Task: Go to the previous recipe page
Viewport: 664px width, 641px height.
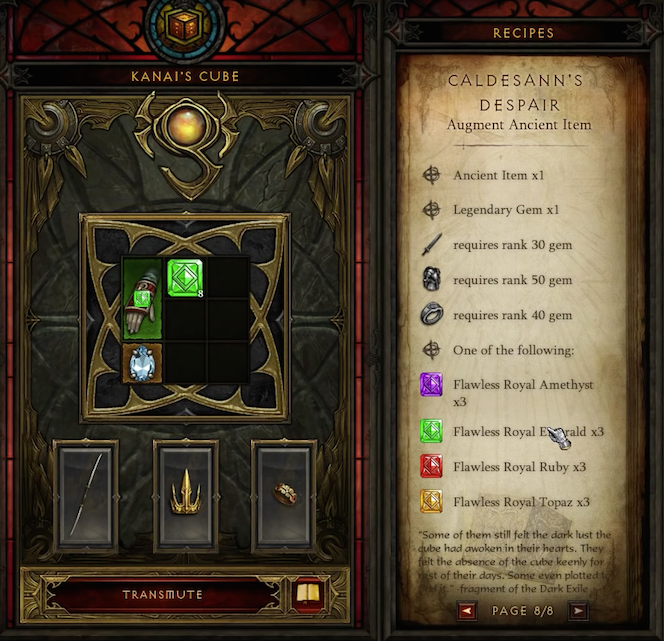Action: point(467,610)
